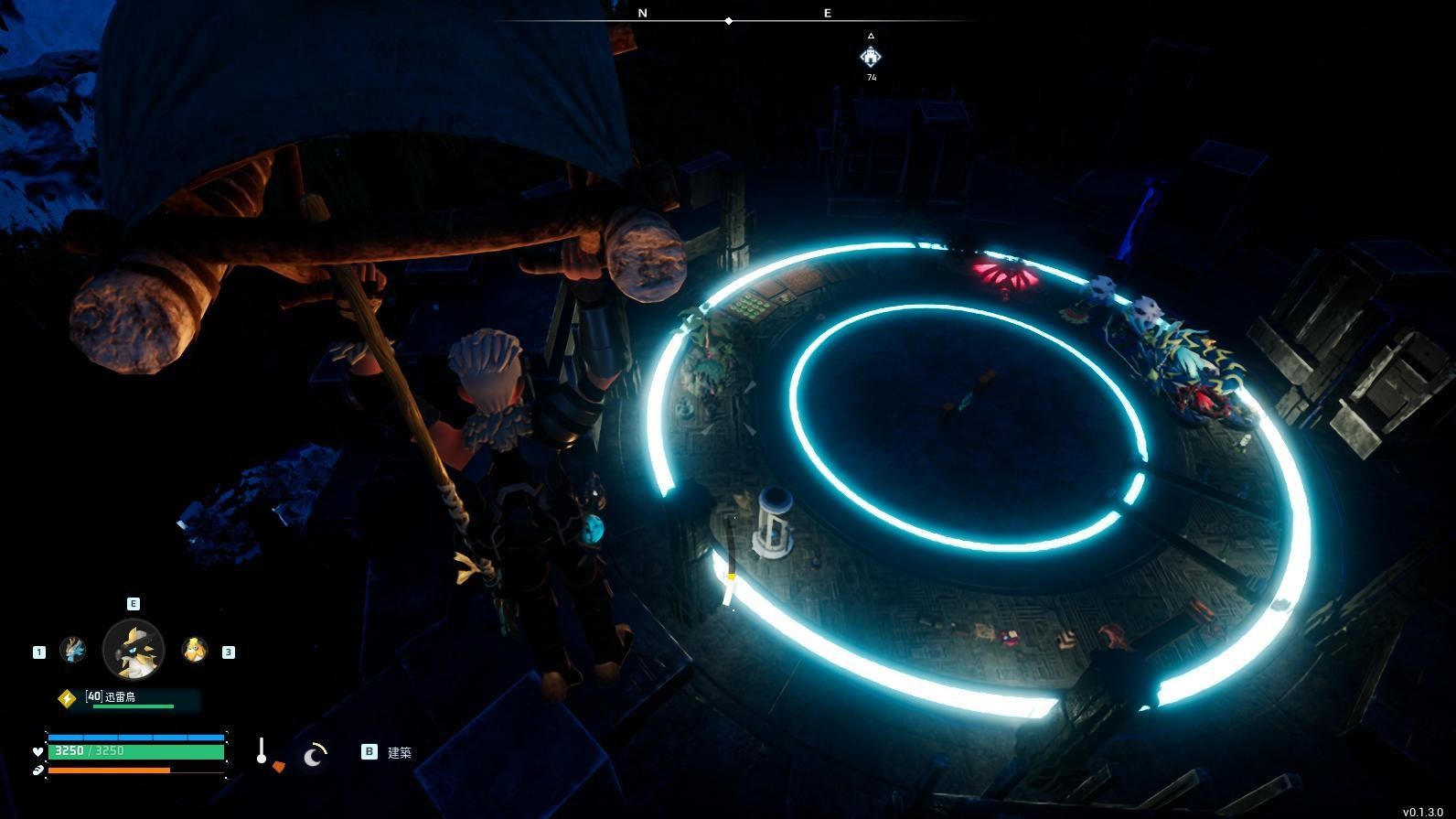The image size is (1456, 819).
Task: Choose the yellow bird pal portrait
Action: pos(194,650)
